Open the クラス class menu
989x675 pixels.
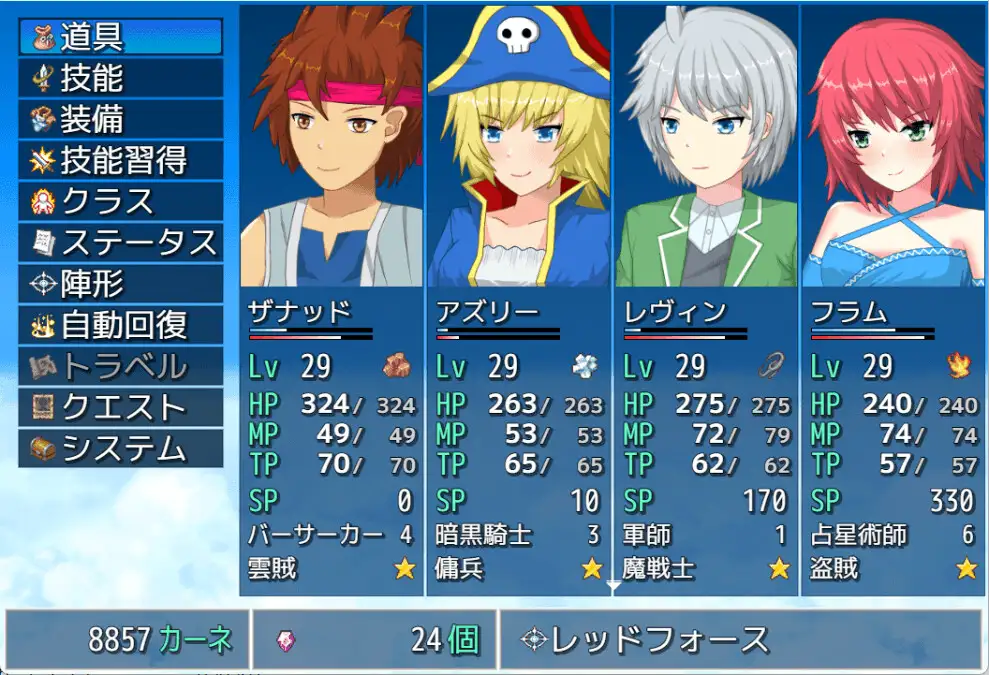[x=120, y=201]
